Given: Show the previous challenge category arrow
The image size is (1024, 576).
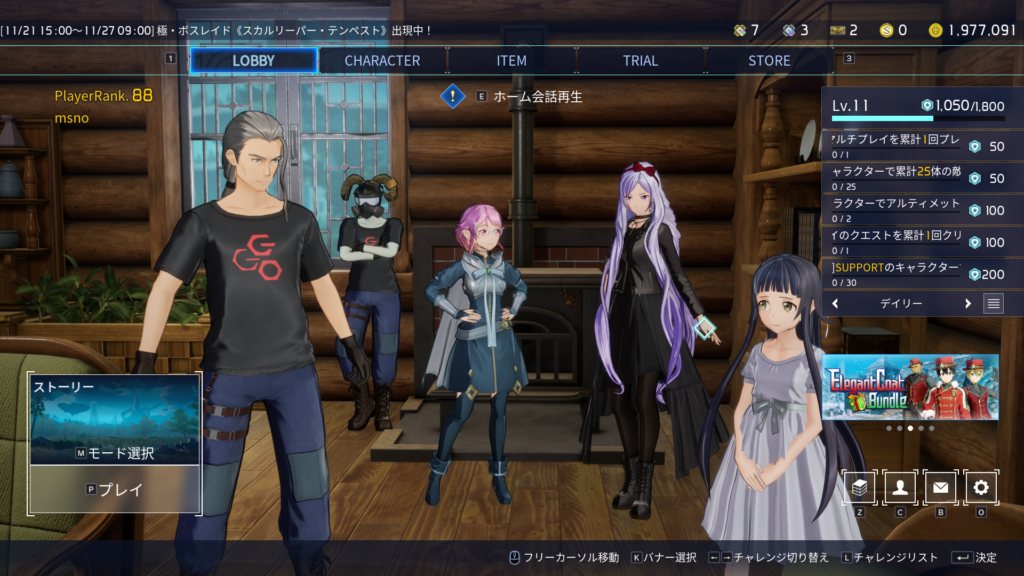Looking at the screenshot, I should pyautogui.click(x=835, y=303).
